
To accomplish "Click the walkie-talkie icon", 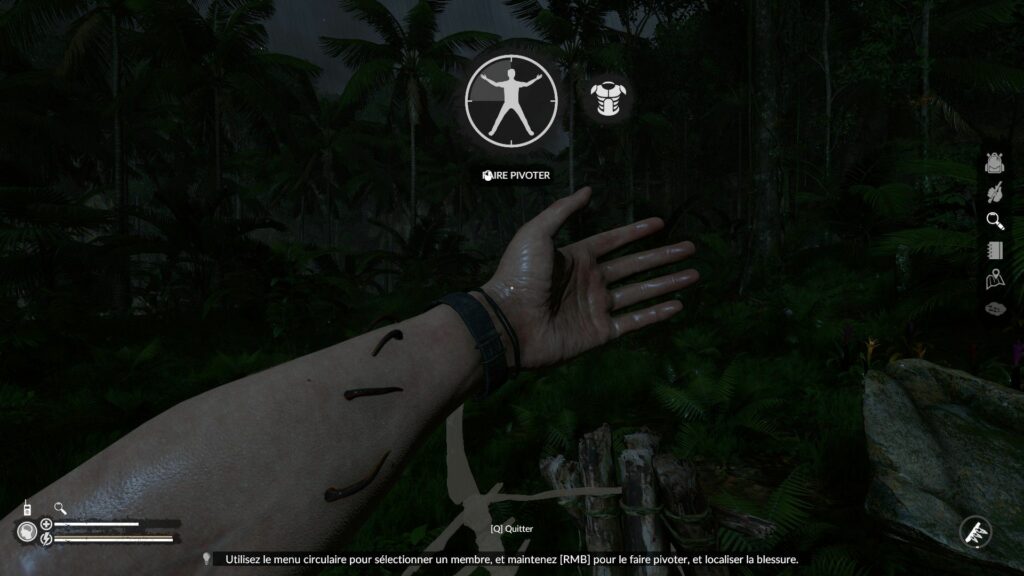I will (x=27, y=508).
